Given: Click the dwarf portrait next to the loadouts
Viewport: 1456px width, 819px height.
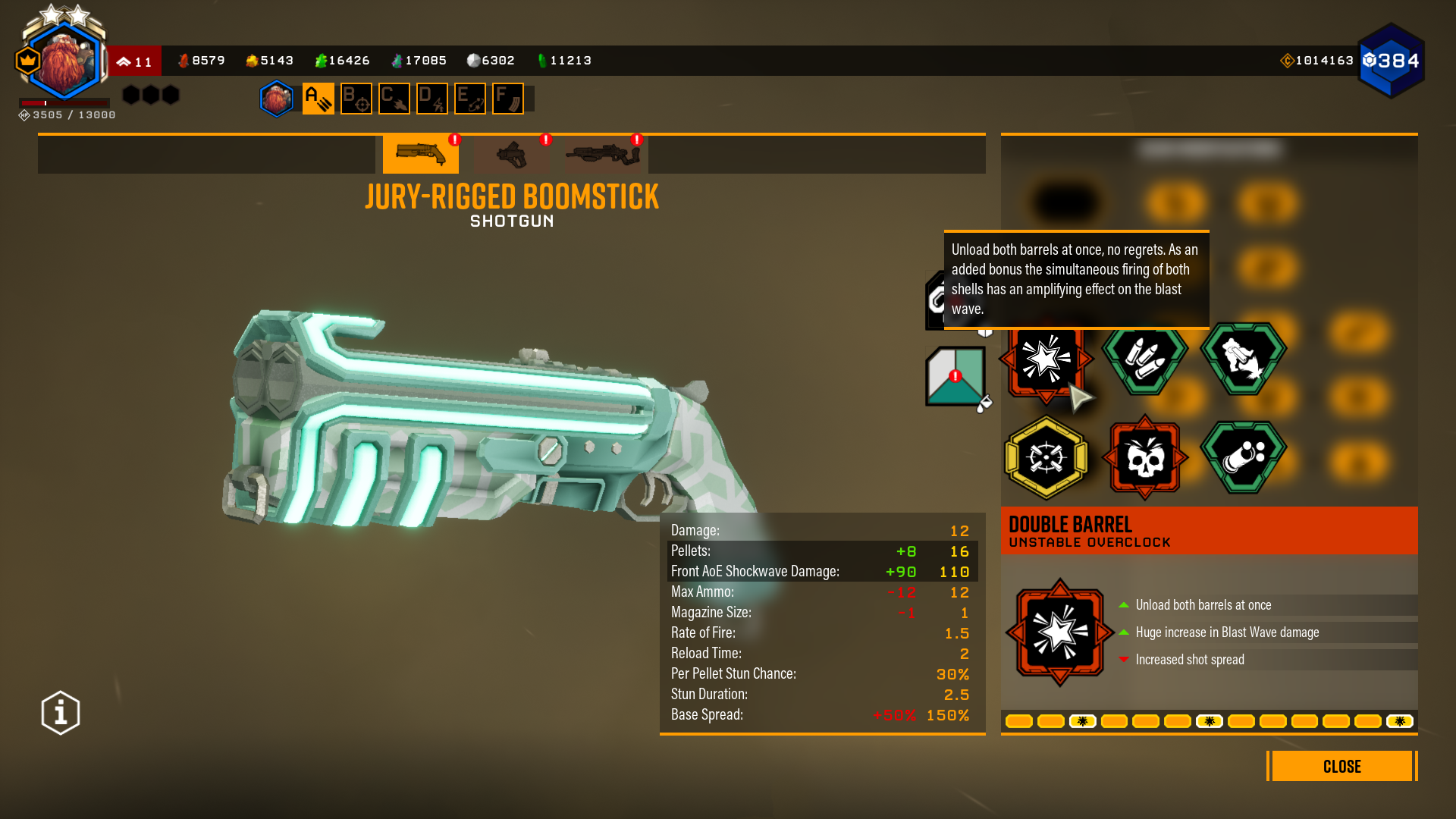Looking at the screenshot, I should [277, 99].
